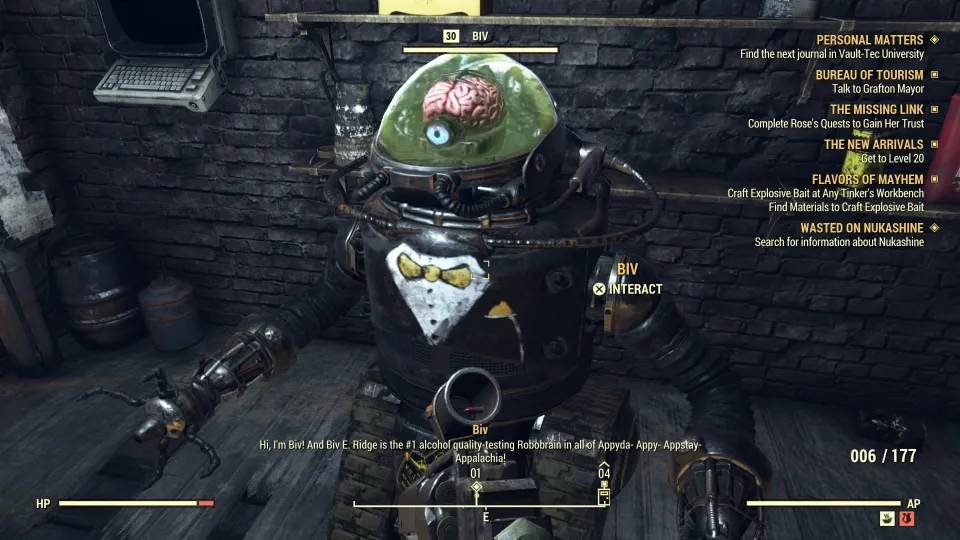Click the cream-colored food status icon
Screen dimensions: 960x540
click(887, 518)
